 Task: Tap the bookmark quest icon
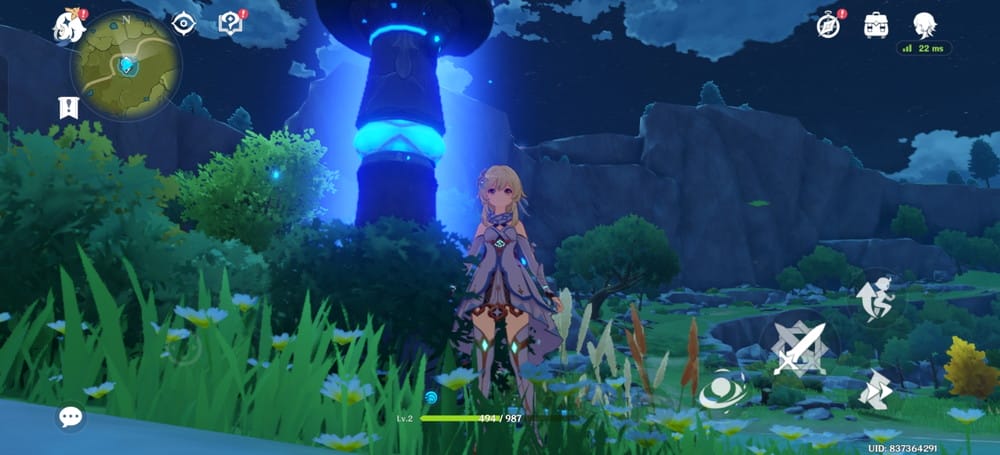coord(68,107)
